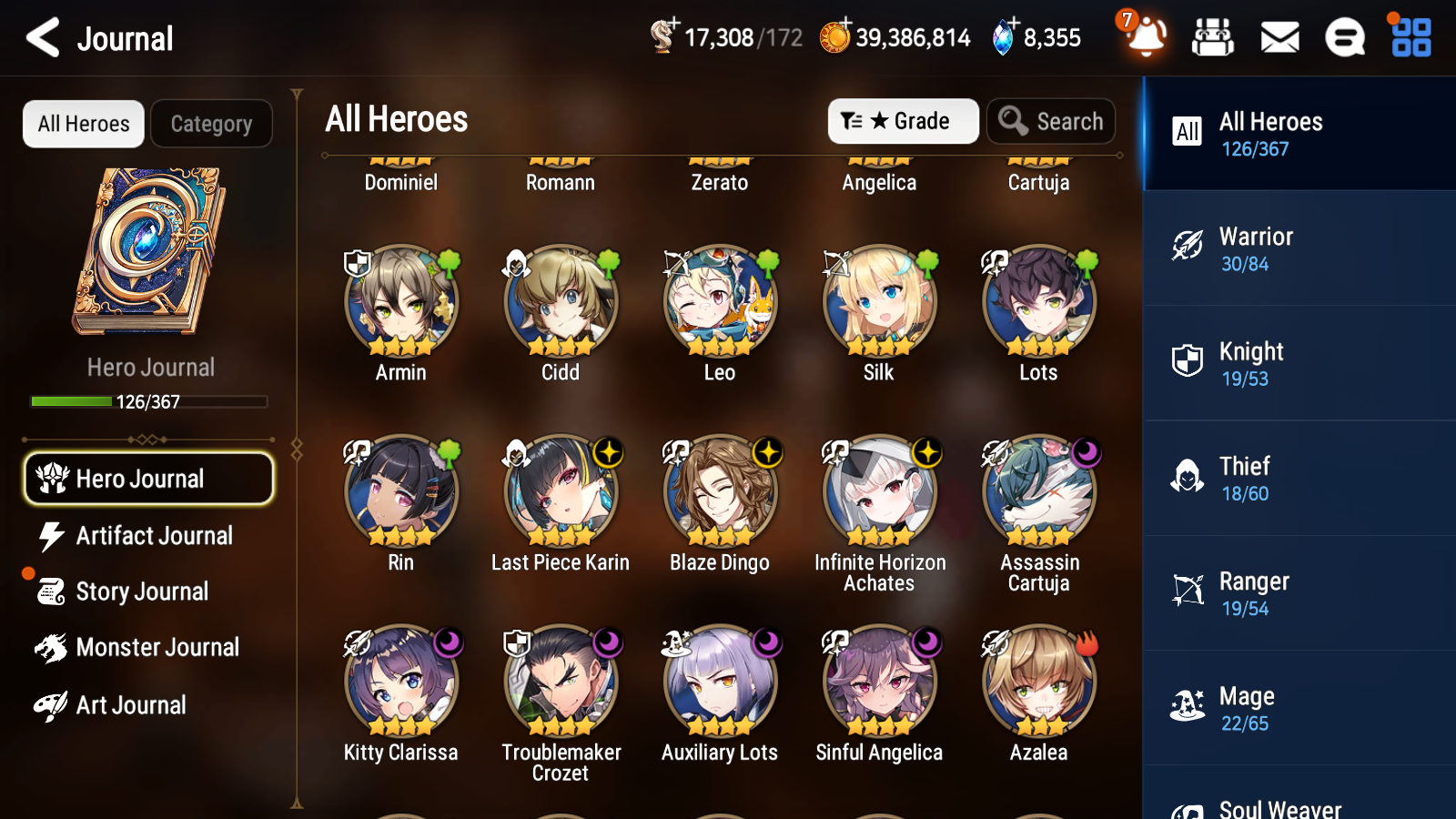Open the chat bubble icon
Image resolution: width=1456 pixels, height=819 pixels.
tap(1344, 38)
